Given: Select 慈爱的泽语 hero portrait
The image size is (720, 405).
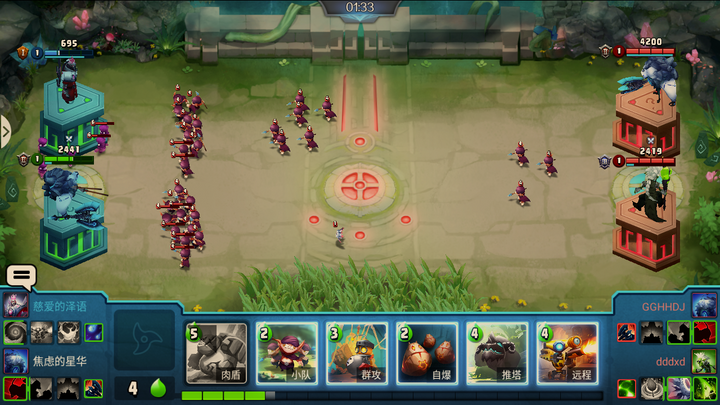Looking at the screenshot, I should (16, 305).
